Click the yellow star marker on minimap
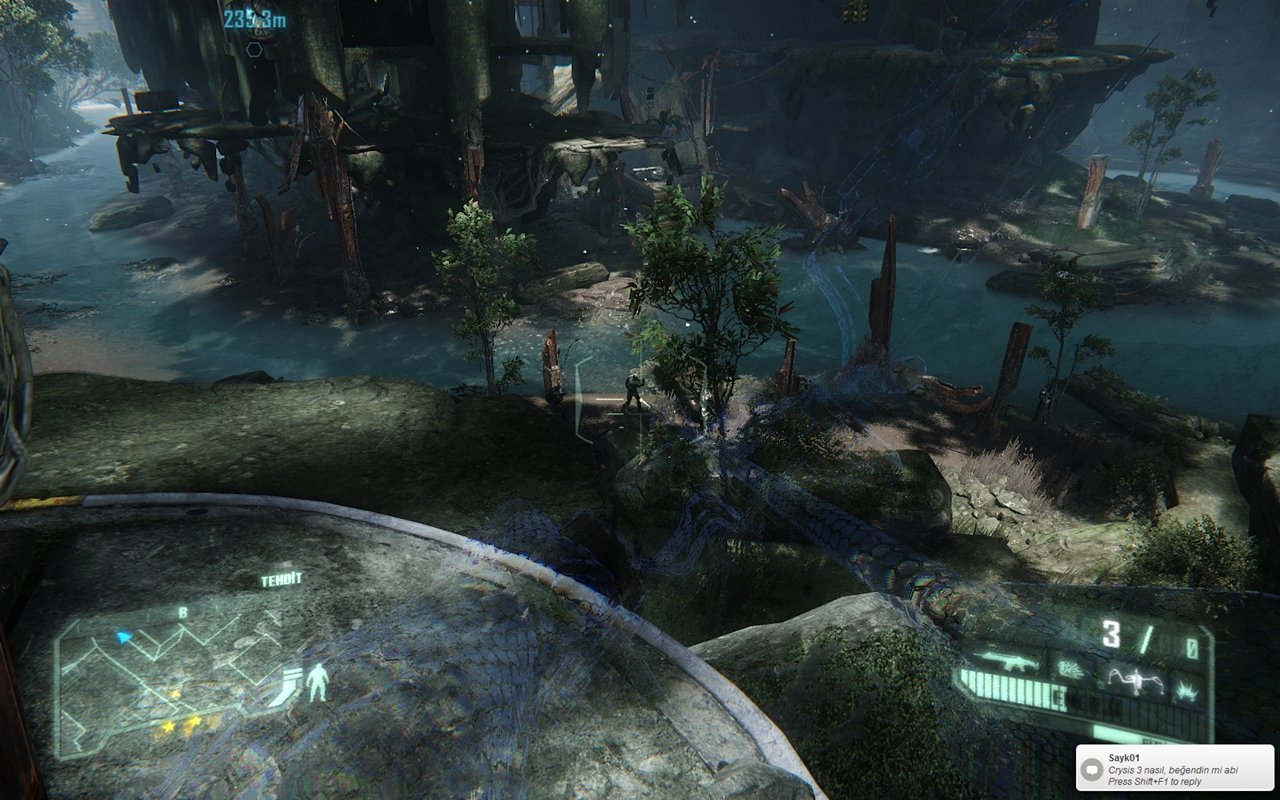Viewport: 1280px width, 800px height. tap(175, 693)
